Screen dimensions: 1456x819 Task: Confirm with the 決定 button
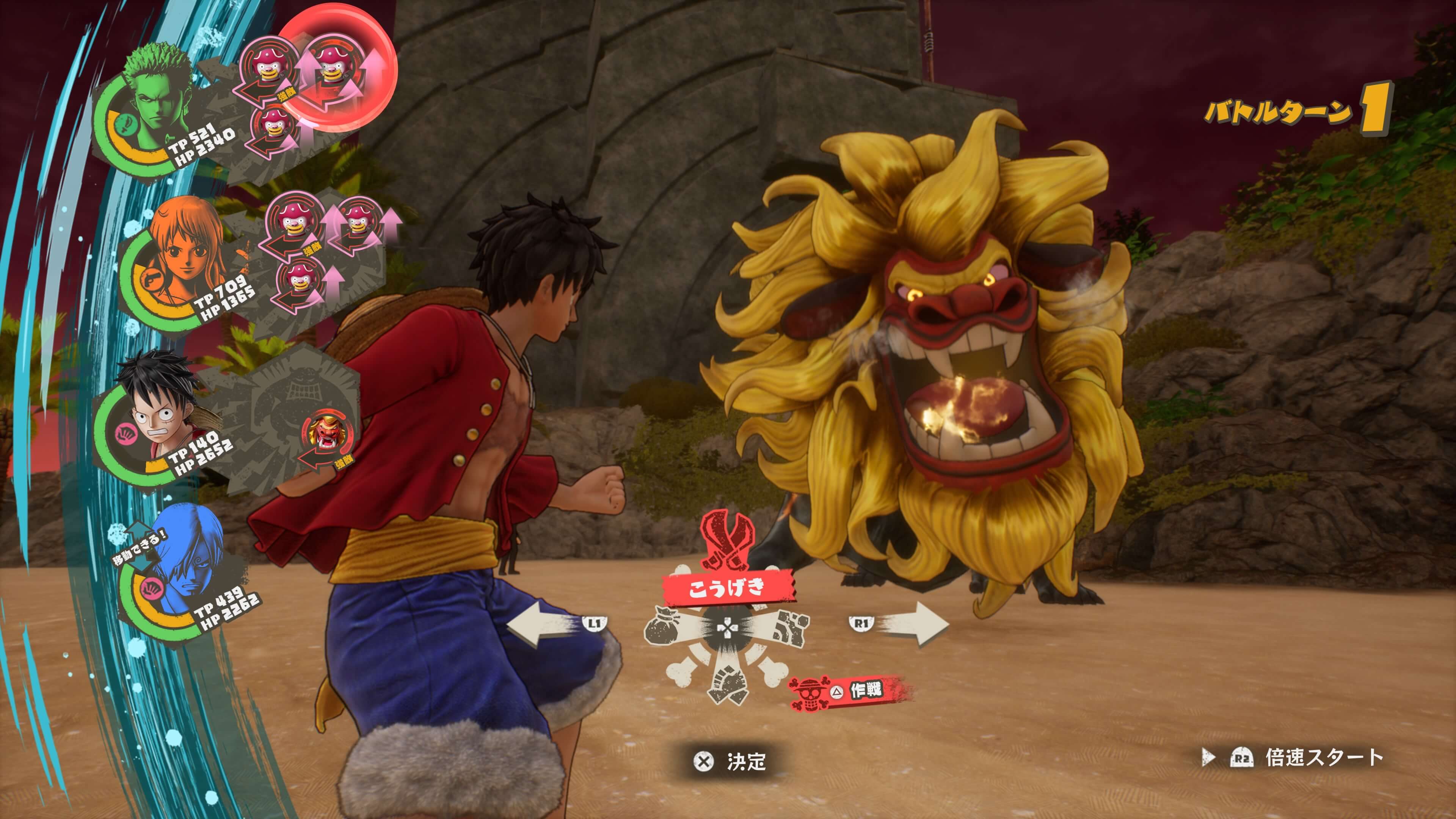click(730, 761)
